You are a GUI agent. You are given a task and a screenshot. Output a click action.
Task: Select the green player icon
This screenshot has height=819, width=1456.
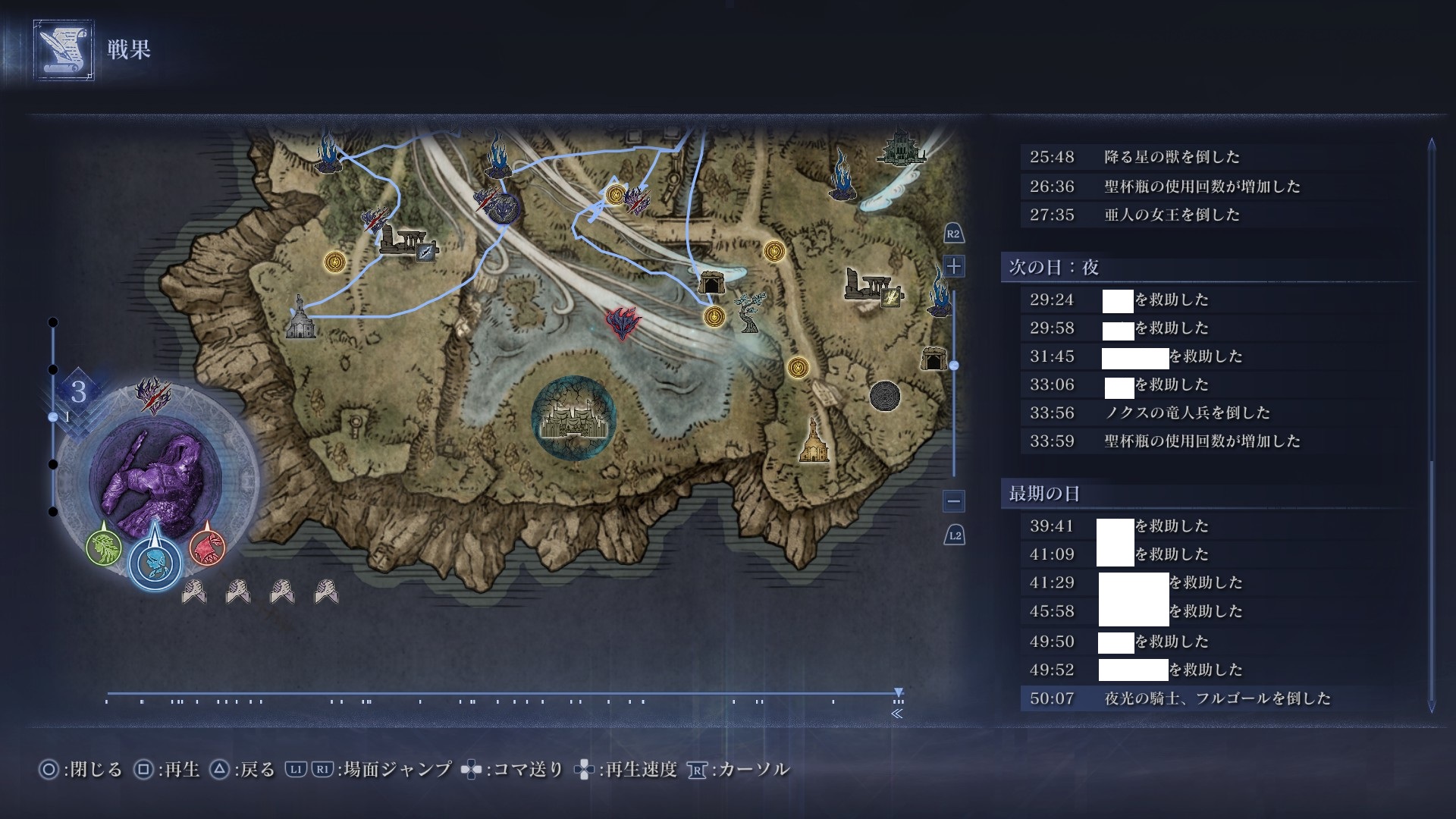[x=104, y=547]
